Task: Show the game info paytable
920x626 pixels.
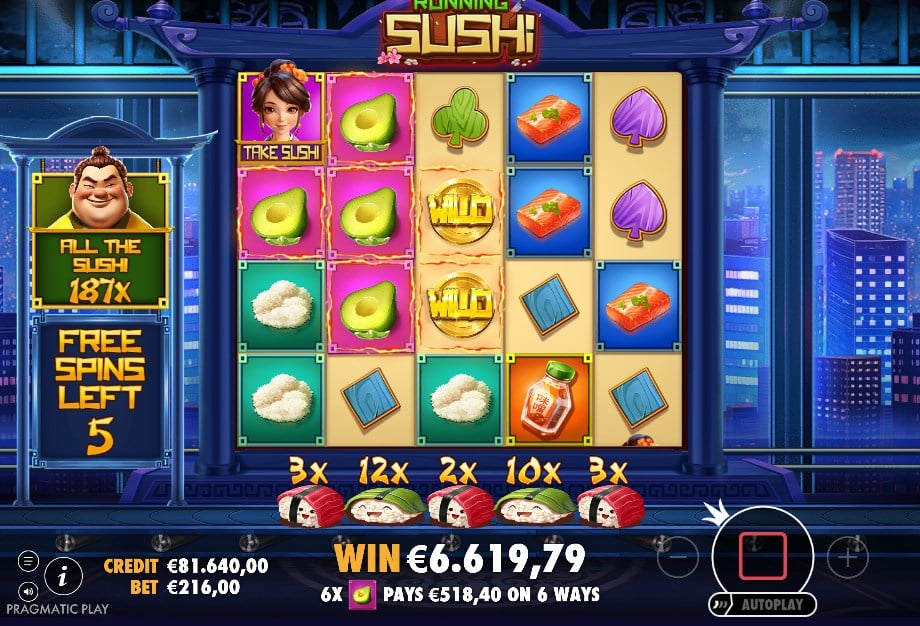Action: coord(63,574)
